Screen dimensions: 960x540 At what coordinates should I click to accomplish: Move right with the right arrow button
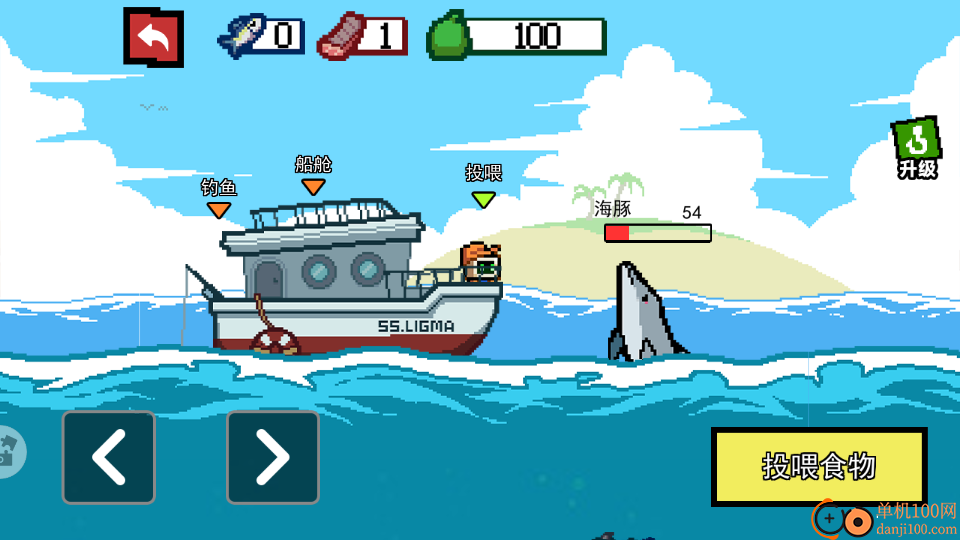point(272,457)
